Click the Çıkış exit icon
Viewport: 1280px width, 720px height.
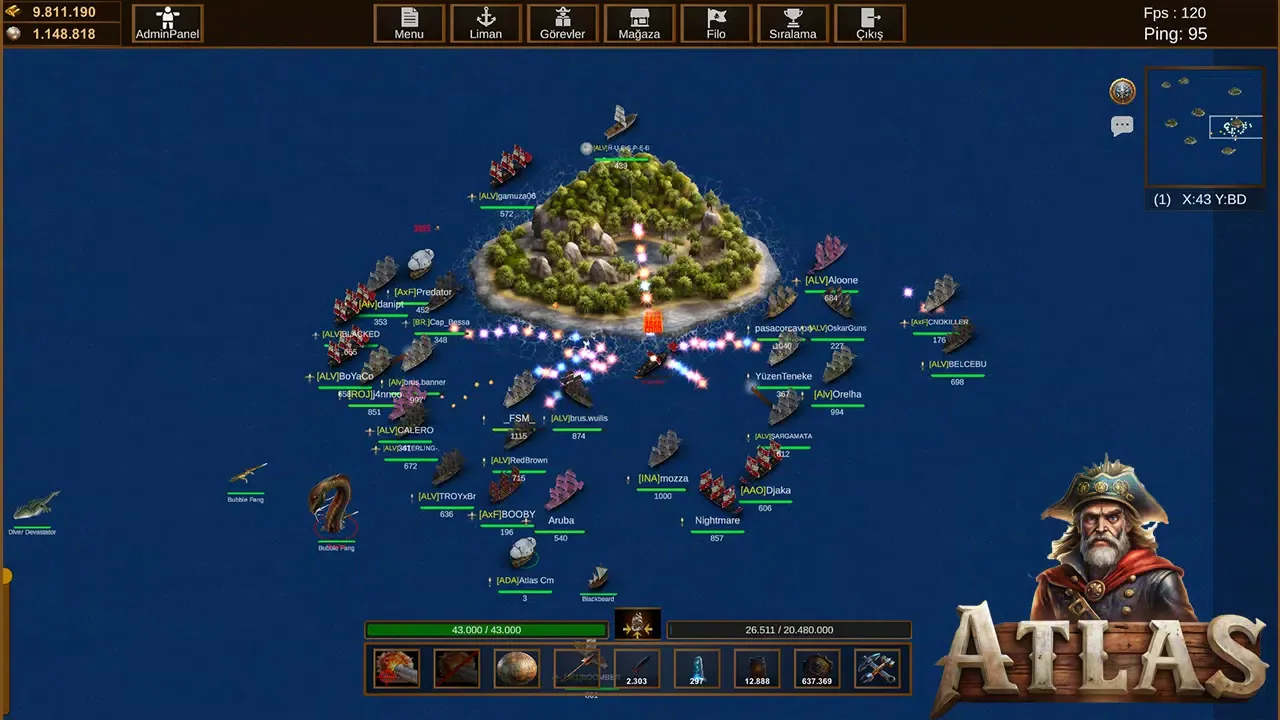pyautogui.click(x=868, y=23)
